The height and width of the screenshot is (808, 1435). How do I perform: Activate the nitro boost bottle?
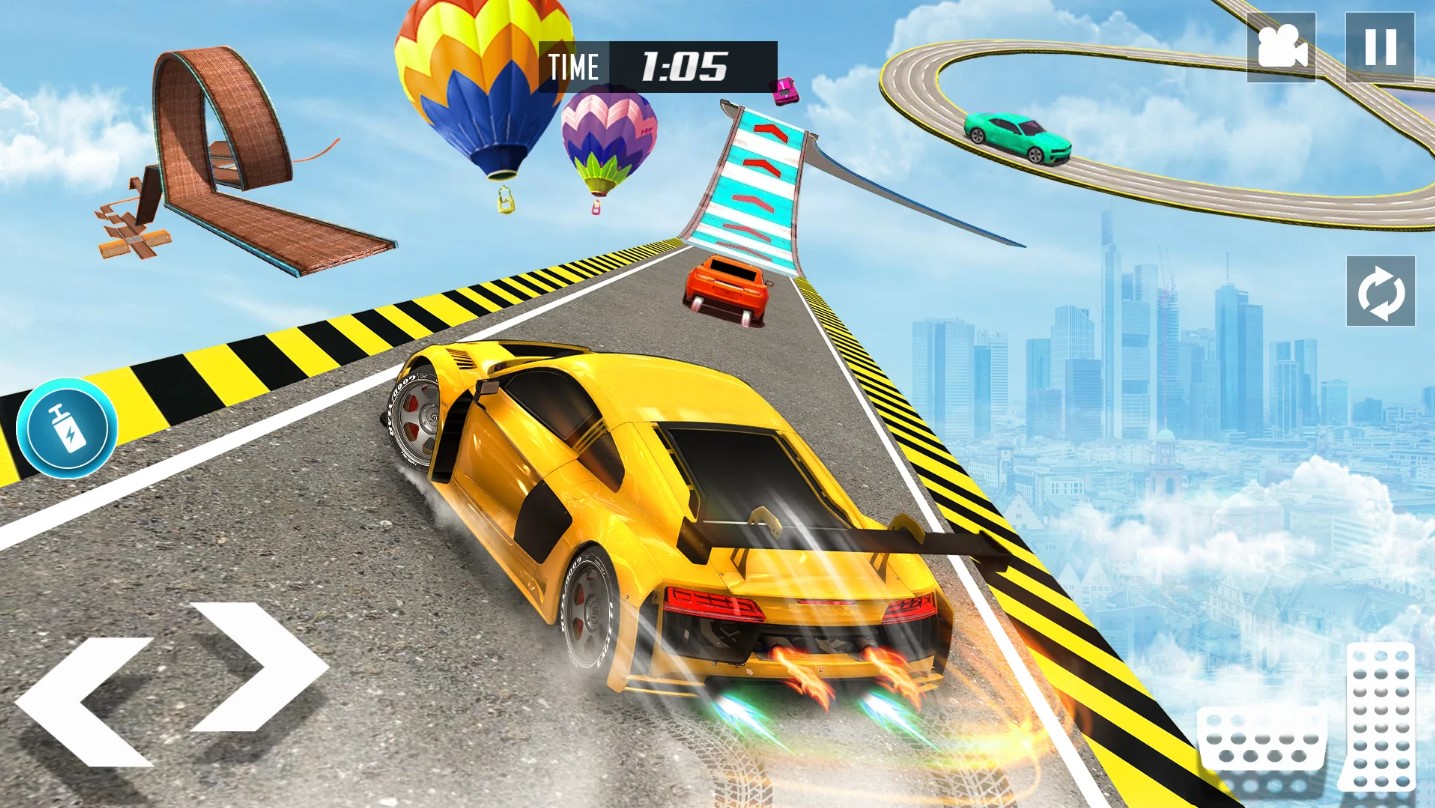(67, 427)
